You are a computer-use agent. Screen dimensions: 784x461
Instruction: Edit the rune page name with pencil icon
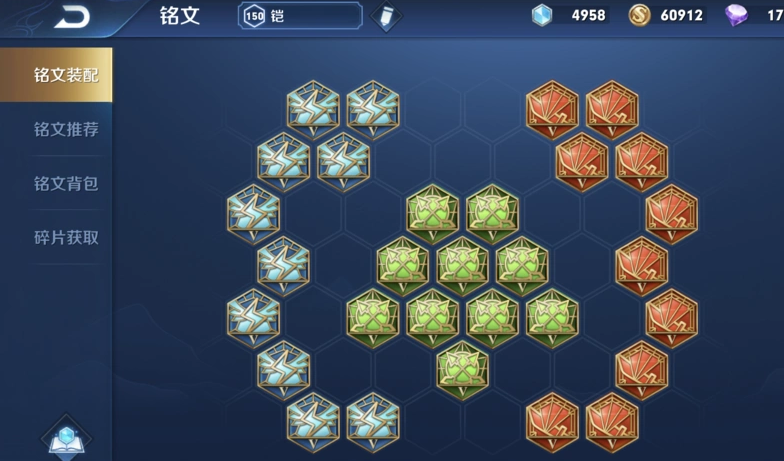[385, 17]
